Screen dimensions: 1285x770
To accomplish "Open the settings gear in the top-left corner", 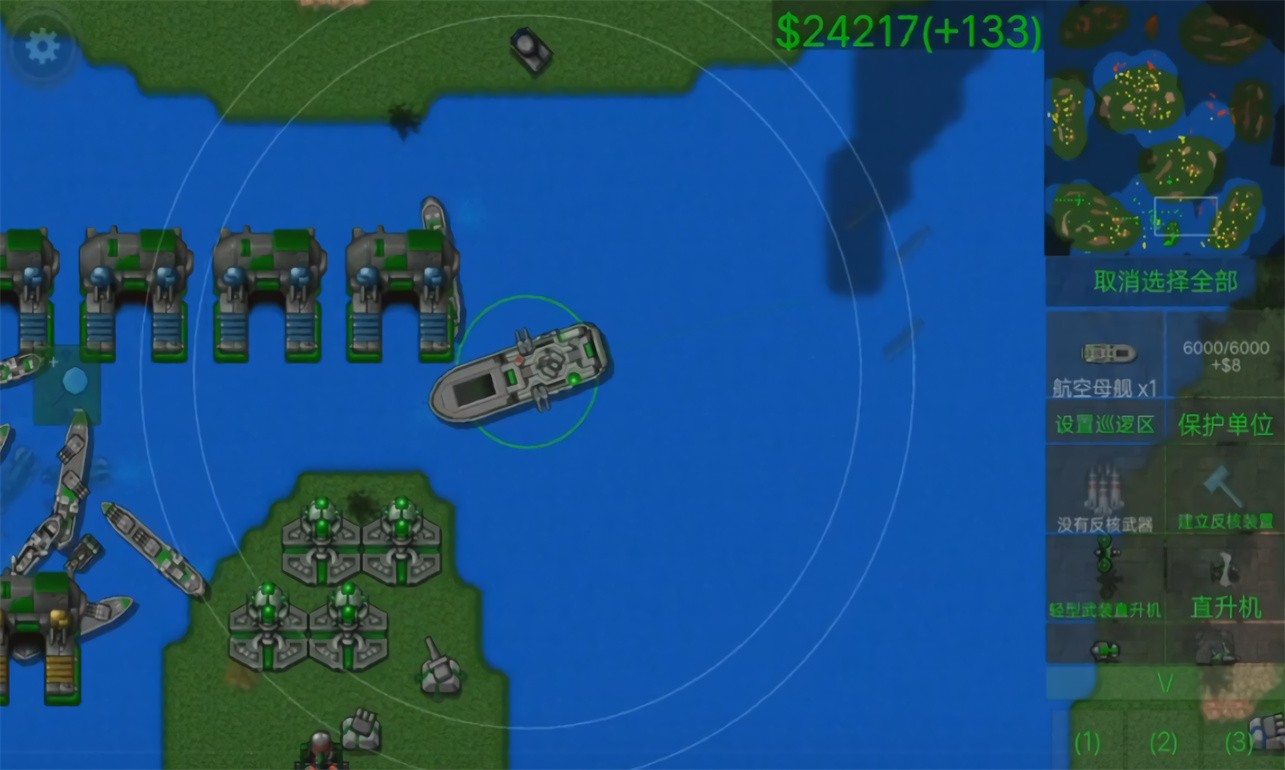I will (x=40, y=45).
